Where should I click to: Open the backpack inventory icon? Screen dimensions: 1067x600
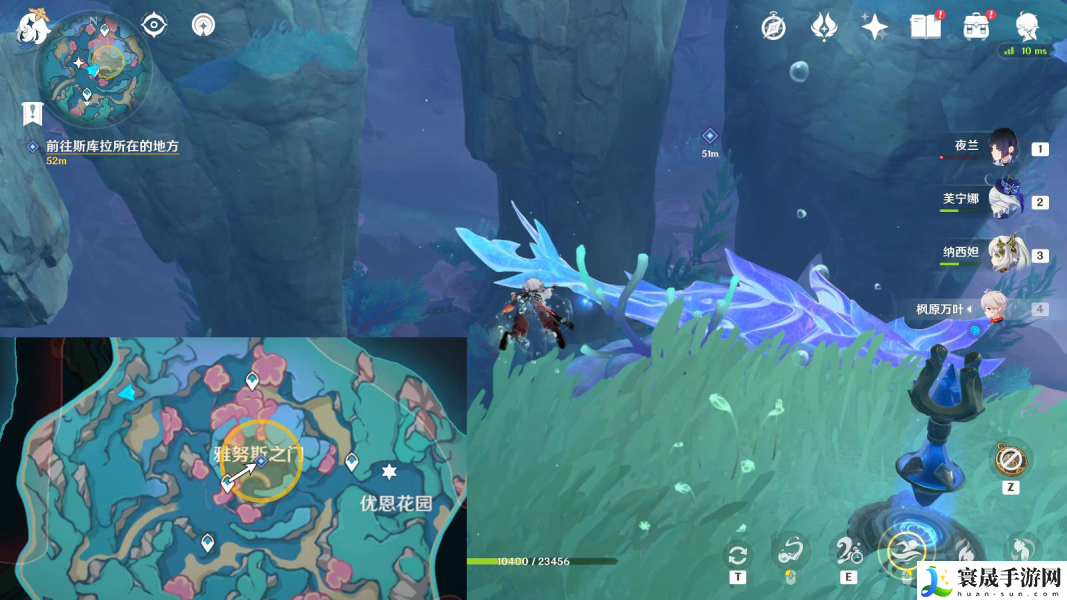(x=976, y=27)
